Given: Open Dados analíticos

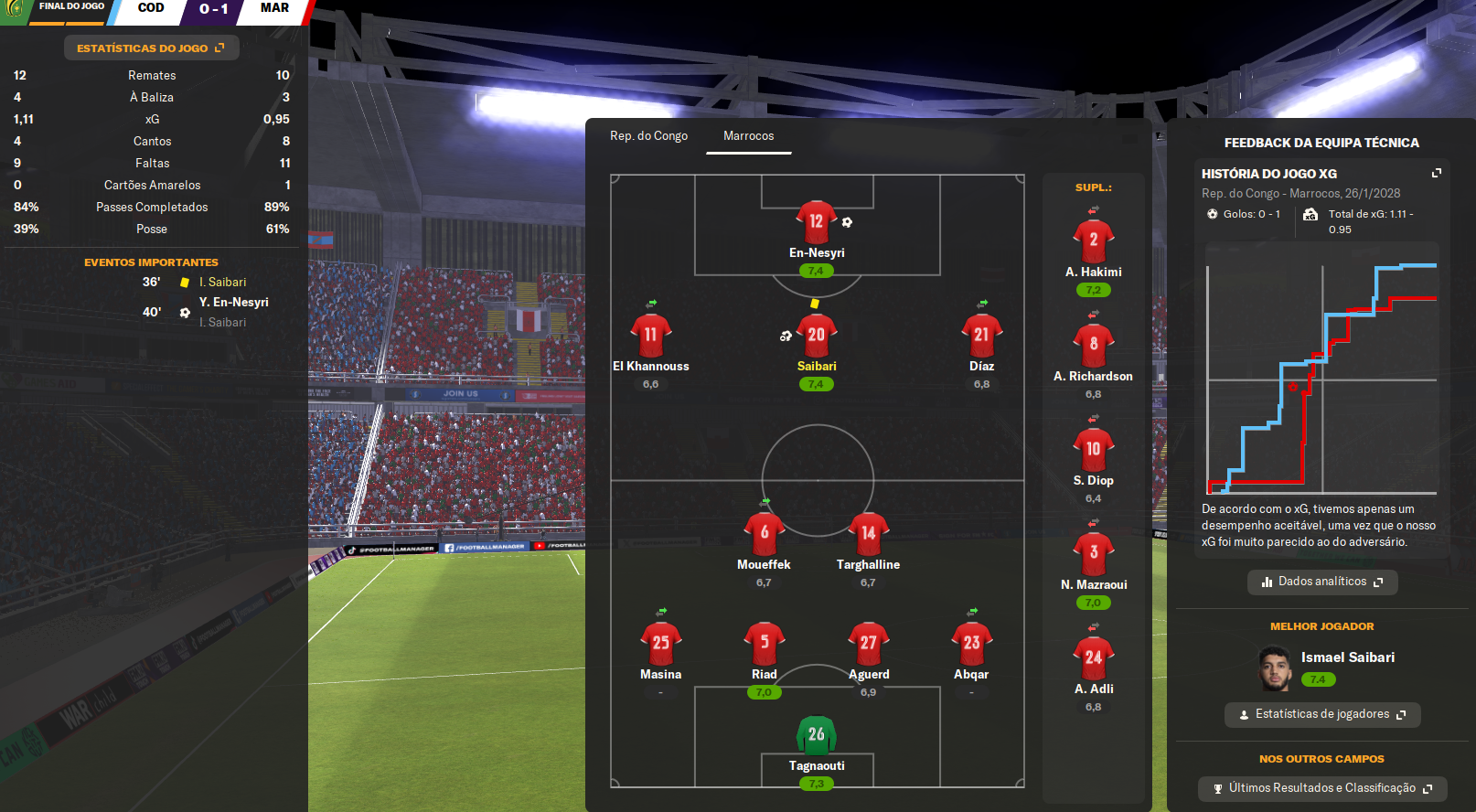Looking at the screenshot, I should (x=1321, y=582).
